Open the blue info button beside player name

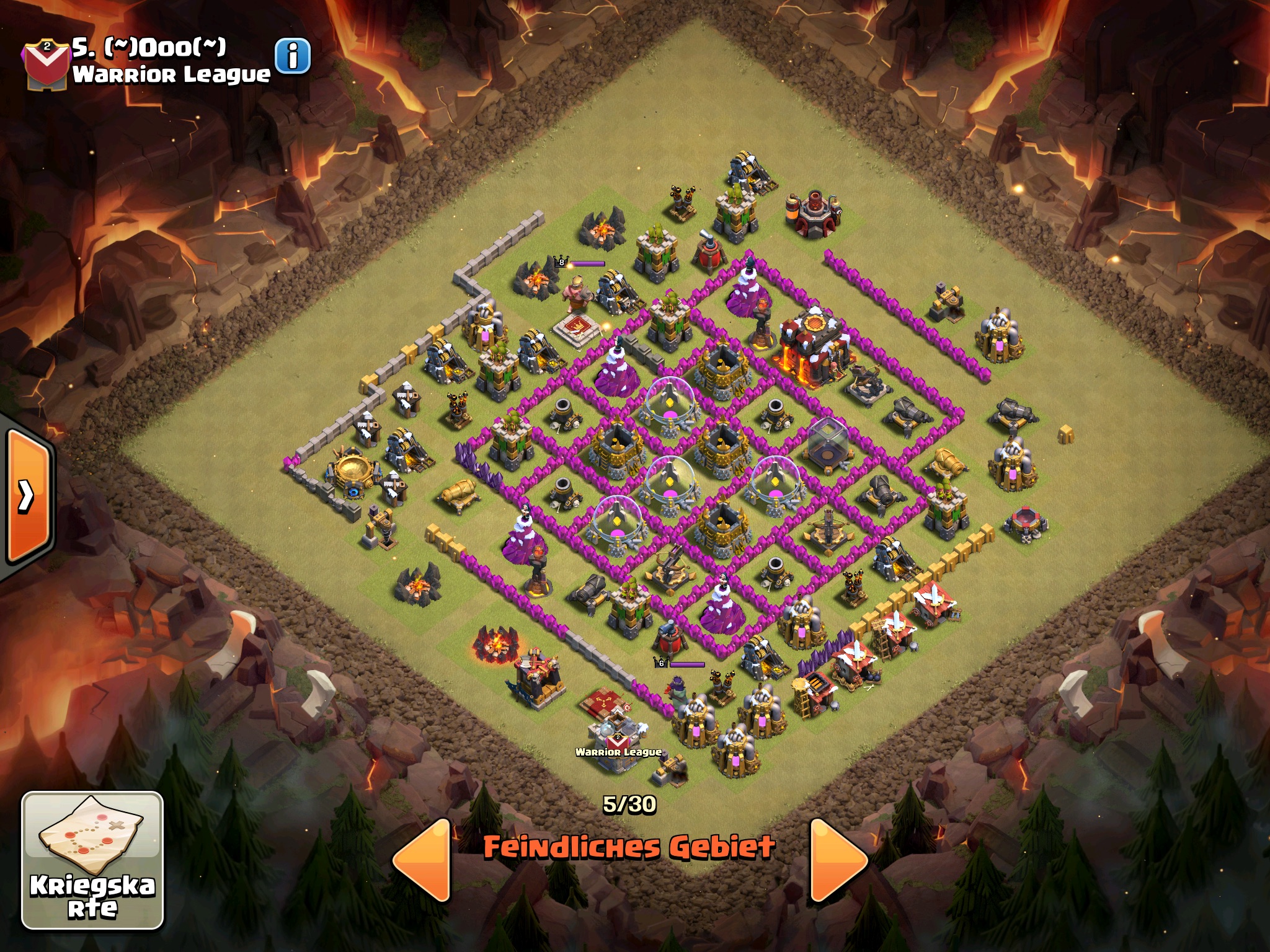click(292, 57)
